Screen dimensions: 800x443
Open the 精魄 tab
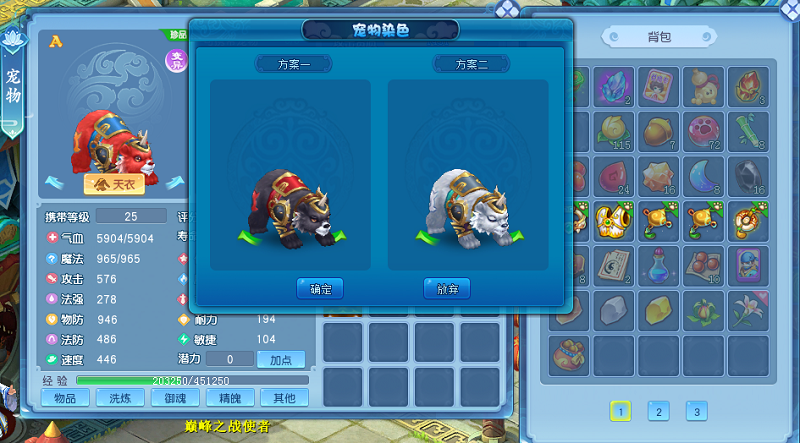click(228, 398)
